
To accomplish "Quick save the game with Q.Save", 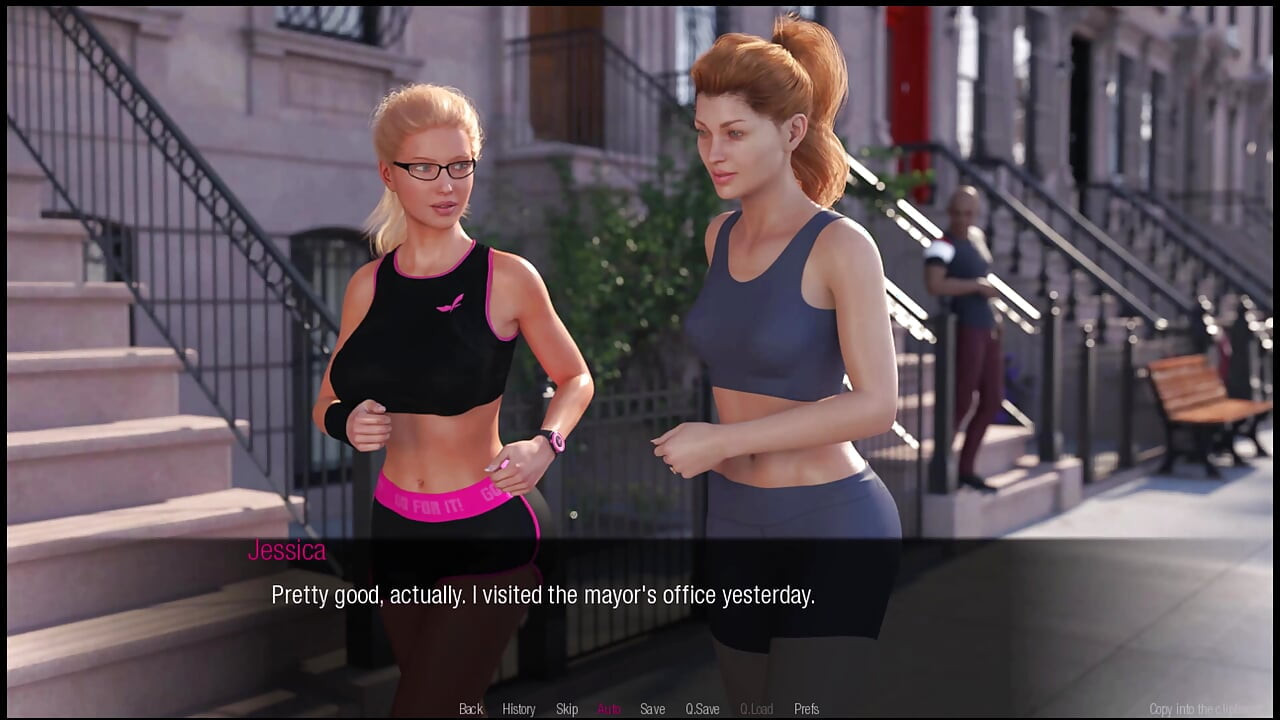I will (703, 708).
